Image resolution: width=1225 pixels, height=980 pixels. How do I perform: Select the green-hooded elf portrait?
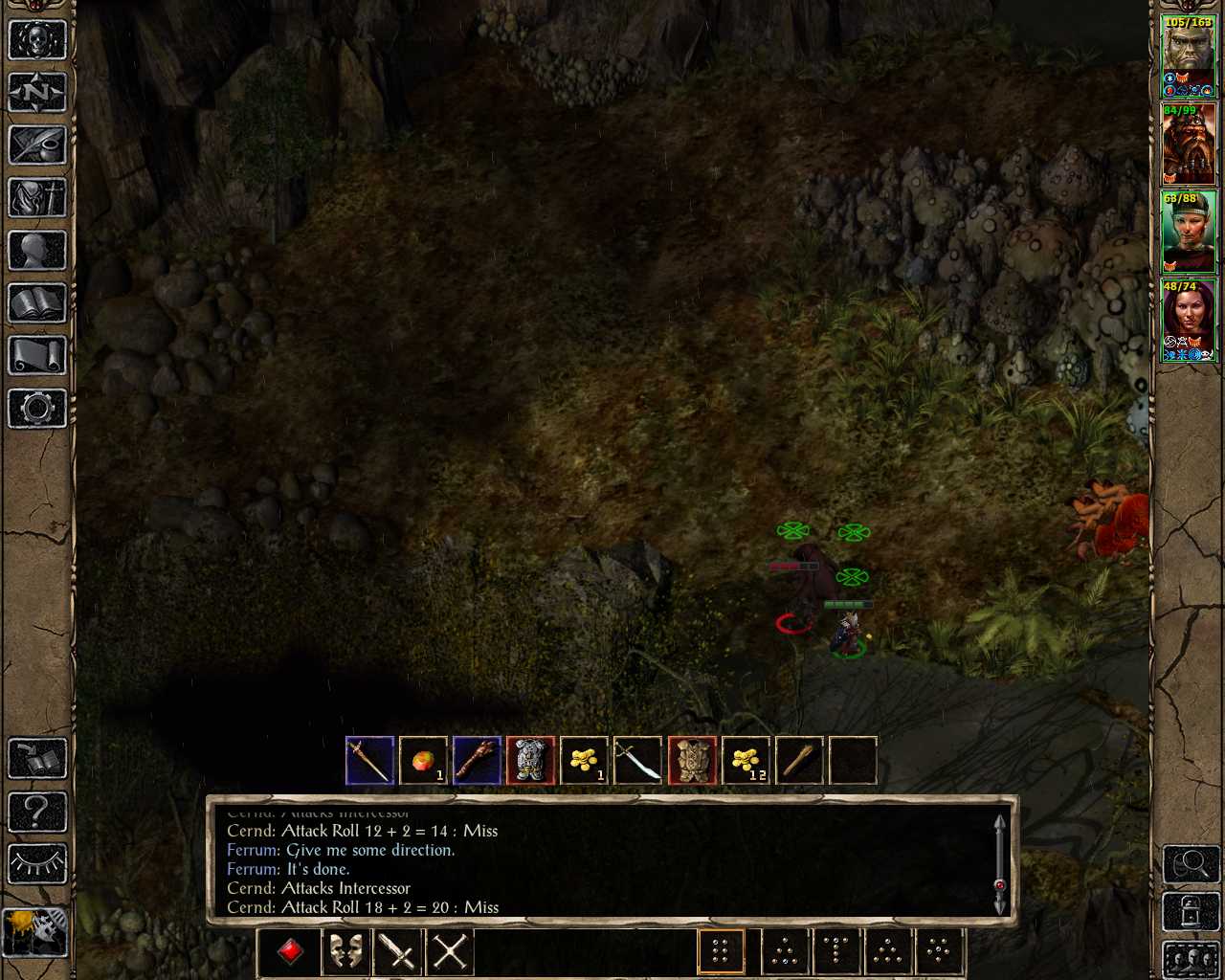[x=1188, y=233]
